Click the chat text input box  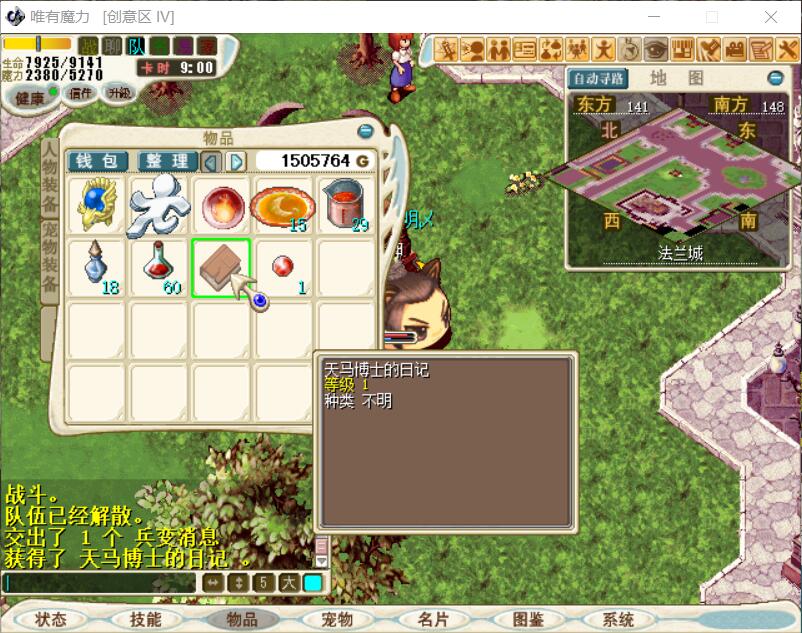[100, 583]
